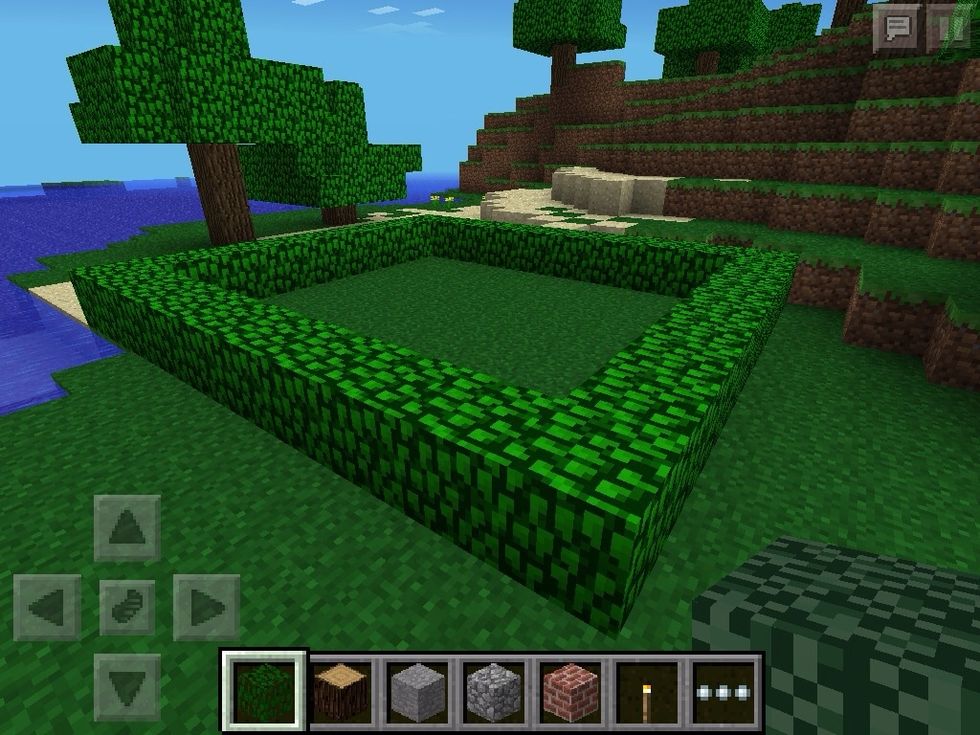This screenshot has width=980, height=735.
Task: Select the oak wood log slot
Action: coord(342,690)
